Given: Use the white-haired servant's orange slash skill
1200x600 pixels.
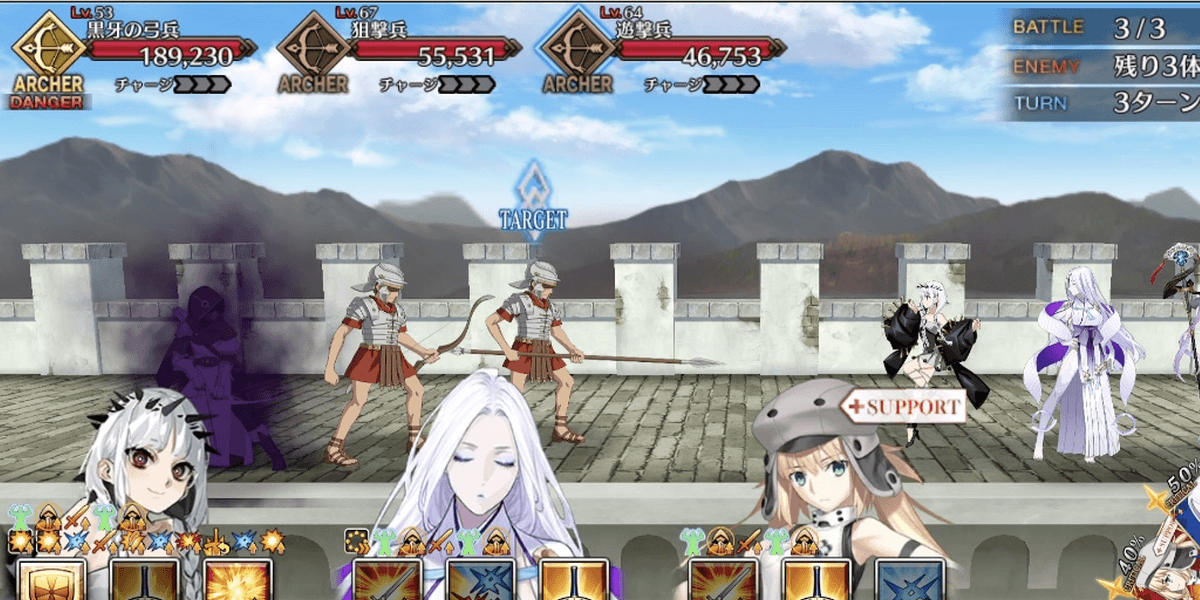Looking at the screenshot, I should (386, 582).
